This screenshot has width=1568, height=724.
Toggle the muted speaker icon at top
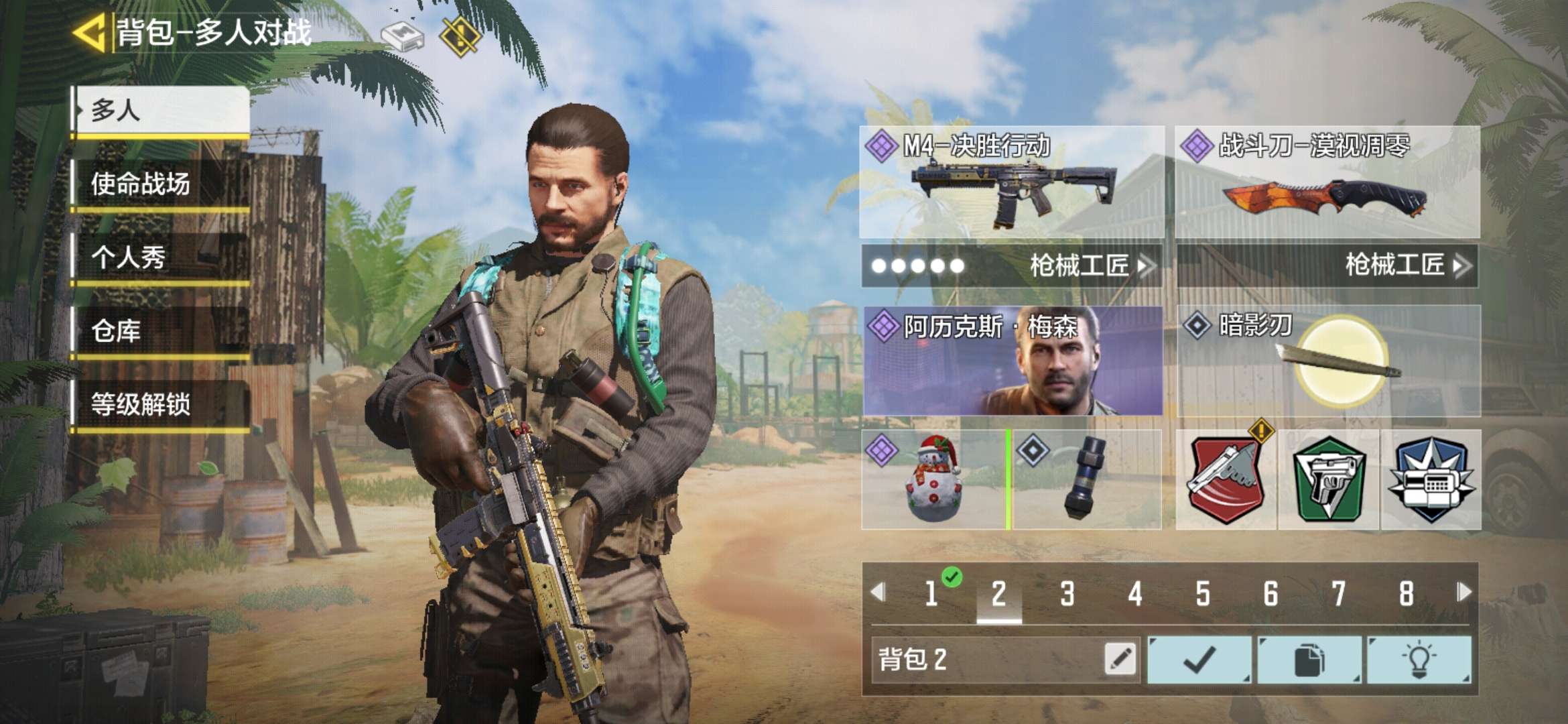click(459, 37)
